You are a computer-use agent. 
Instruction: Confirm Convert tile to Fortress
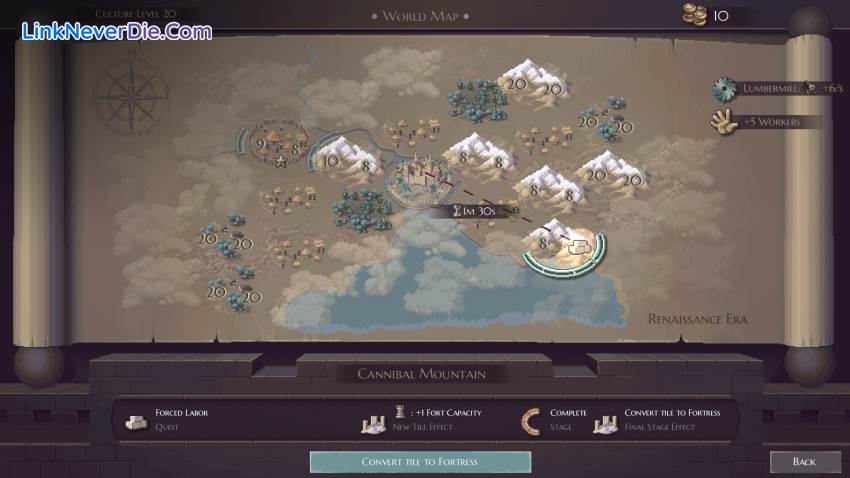[x=420, y=461]
